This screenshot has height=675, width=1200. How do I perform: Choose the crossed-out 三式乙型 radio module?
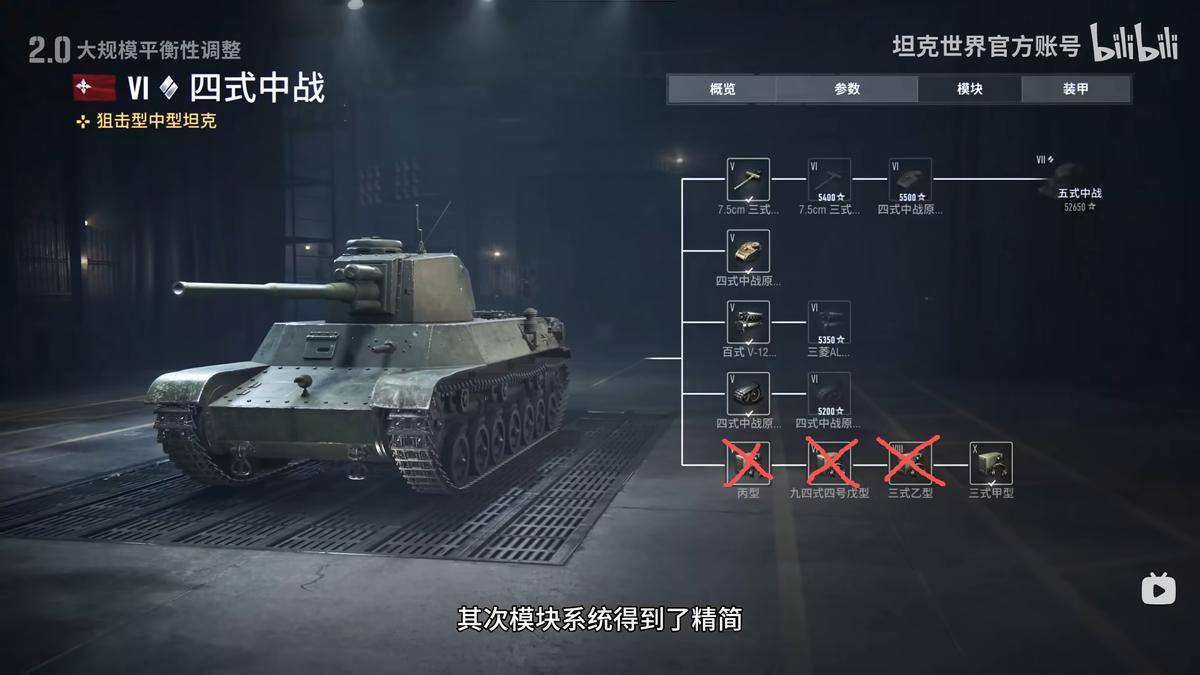coord(910,463)
